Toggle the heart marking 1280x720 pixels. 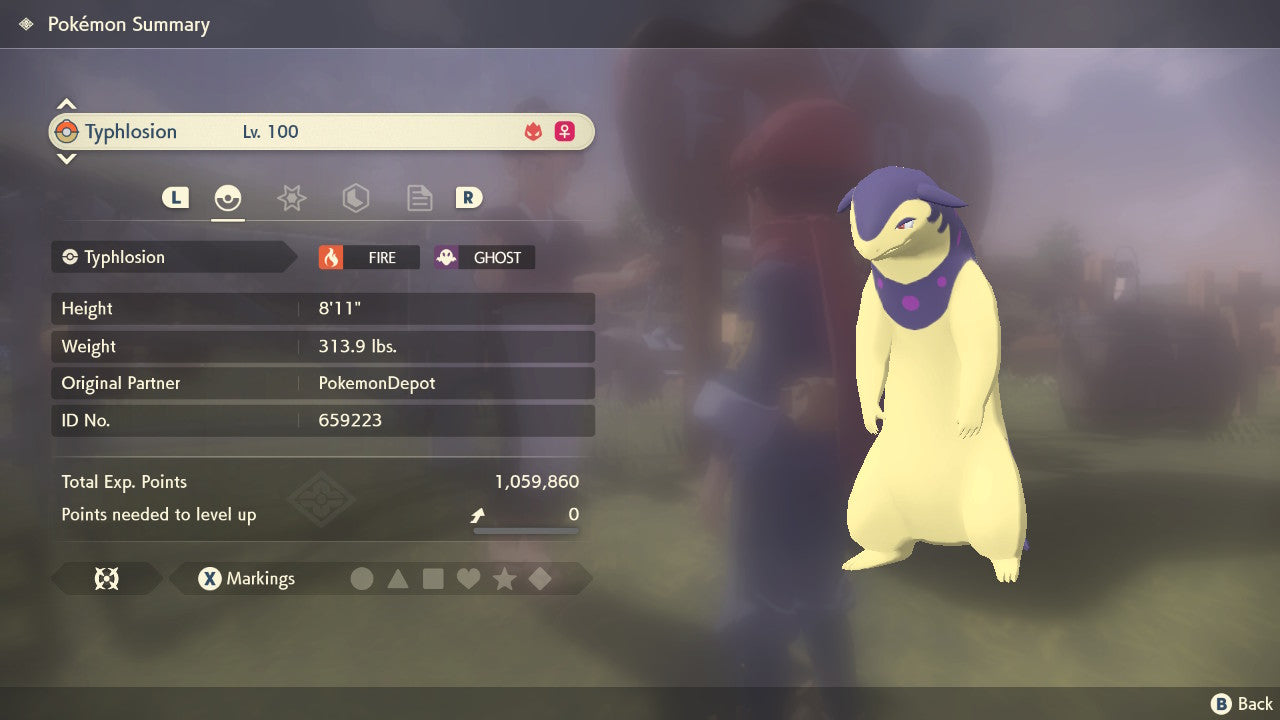click(468, 578)
